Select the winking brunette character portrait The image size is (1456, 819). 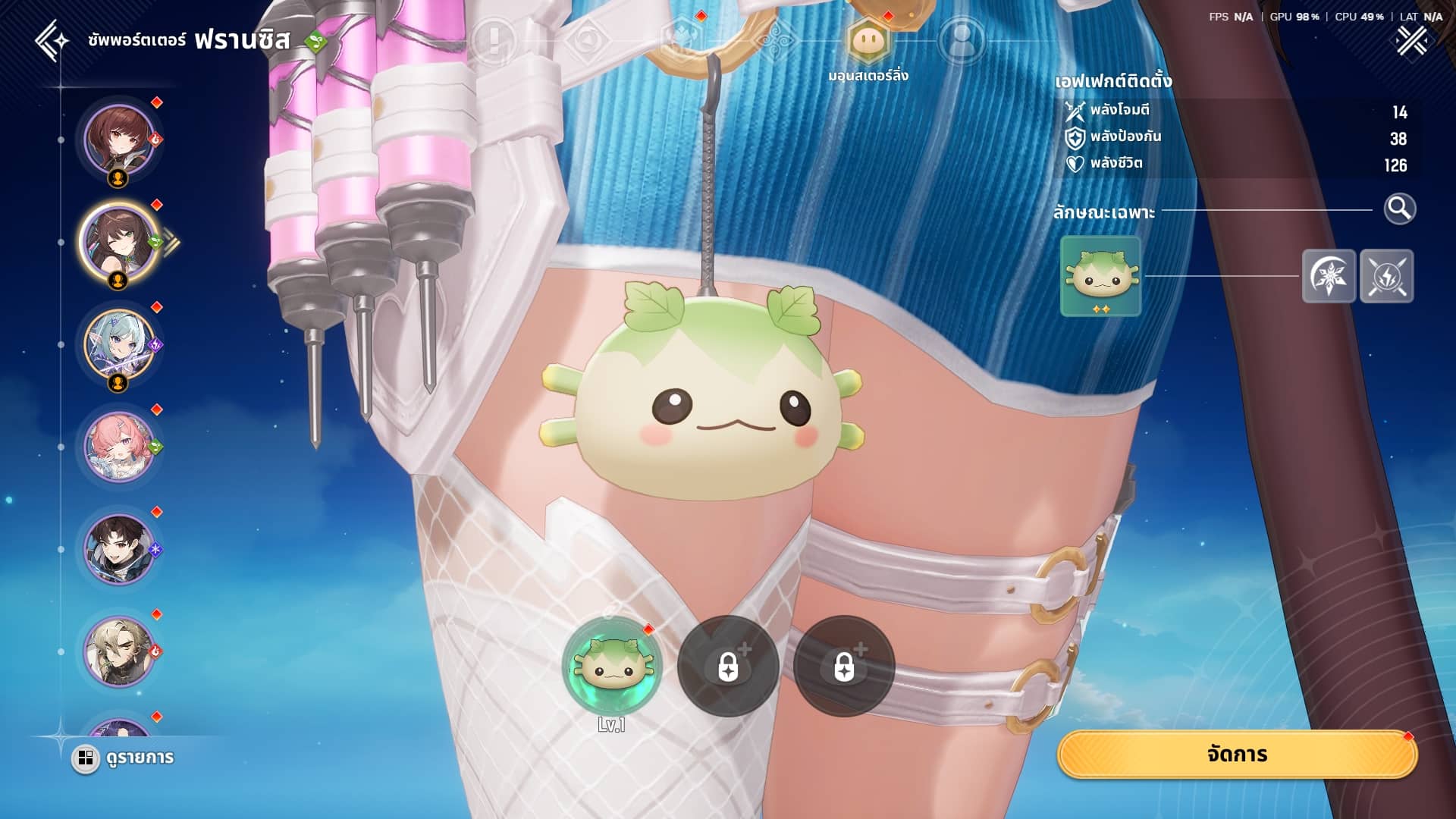pyautogui.click(x=118, y=243)
